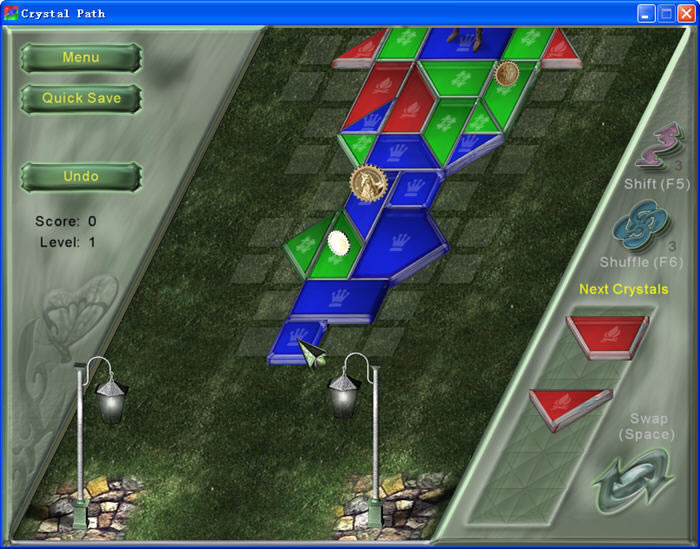700x549 pixels.
Task: Open the Menu button
Action: pyautogui.click(x=81, y=58)
